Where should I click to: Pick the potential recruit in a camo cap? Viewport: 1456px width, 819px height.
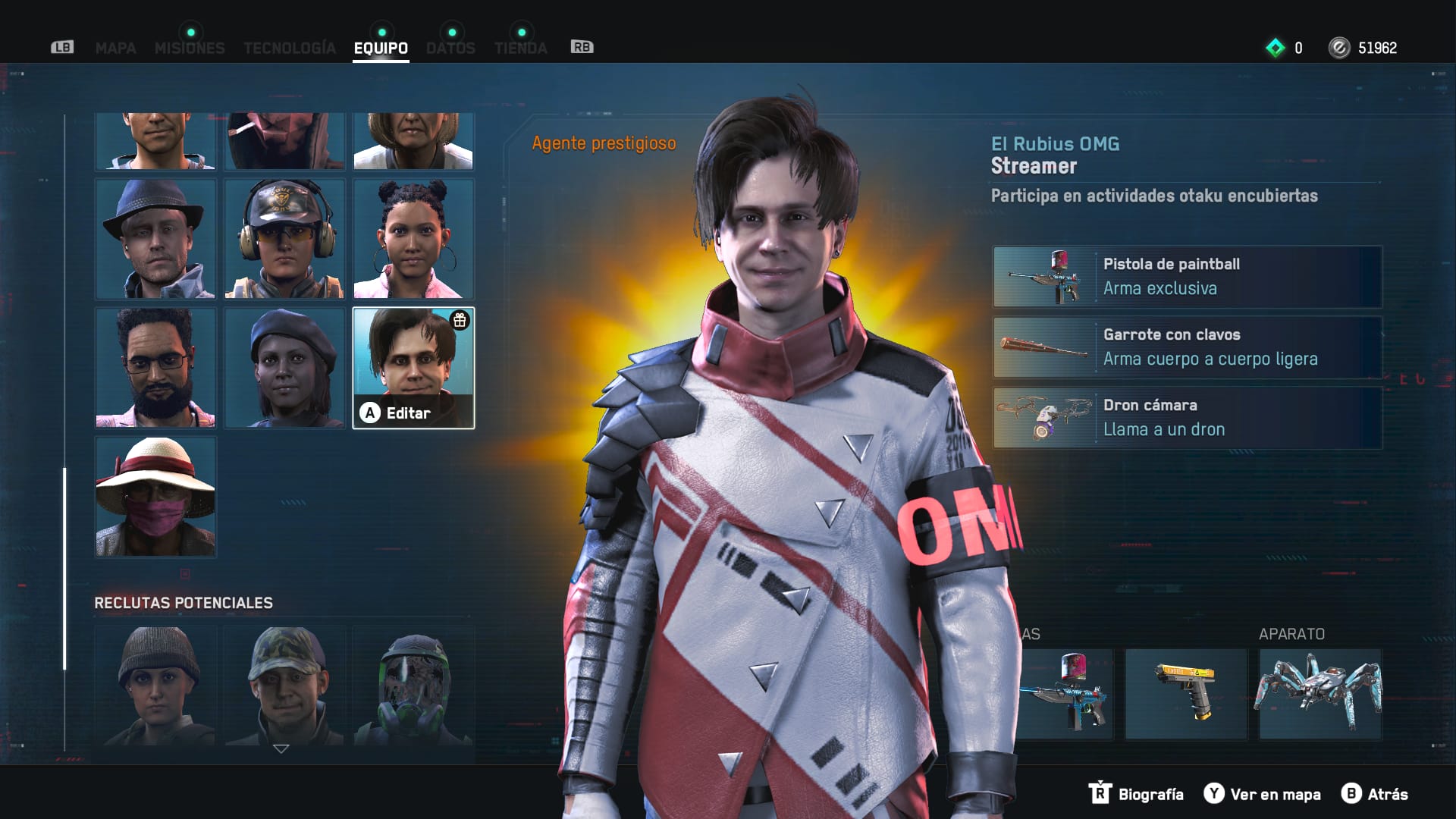pyautogui.click(x=284, y=686)
